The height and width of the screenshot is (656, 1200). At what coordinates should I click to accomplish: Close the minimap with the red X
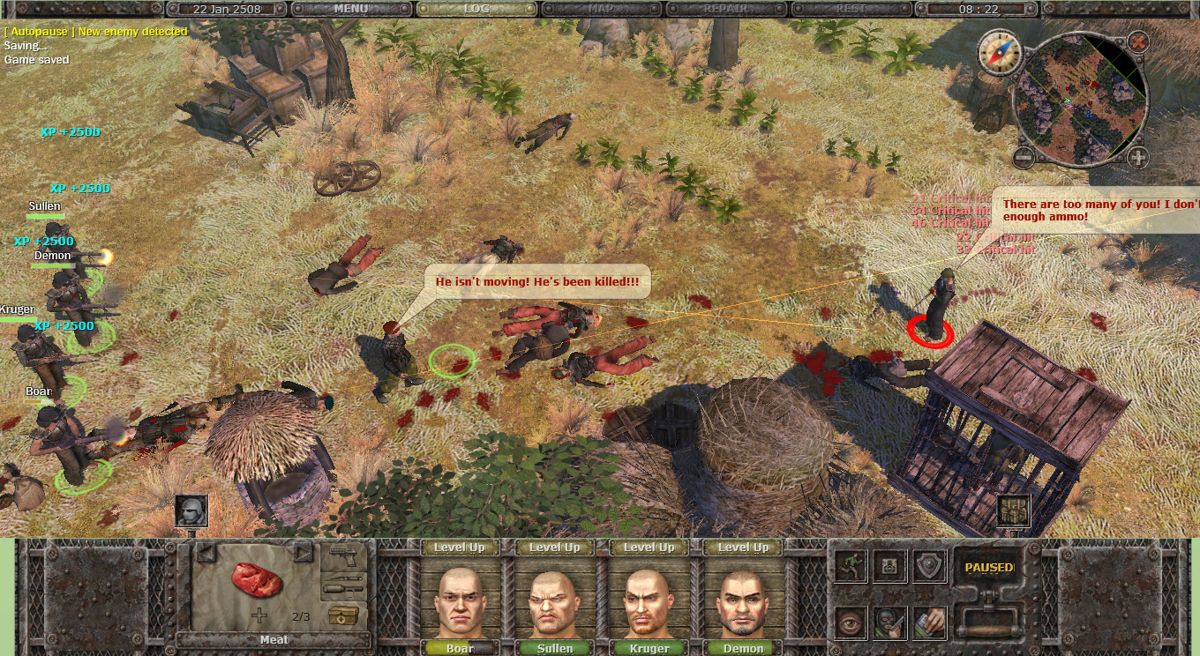tap(1139, 42)
